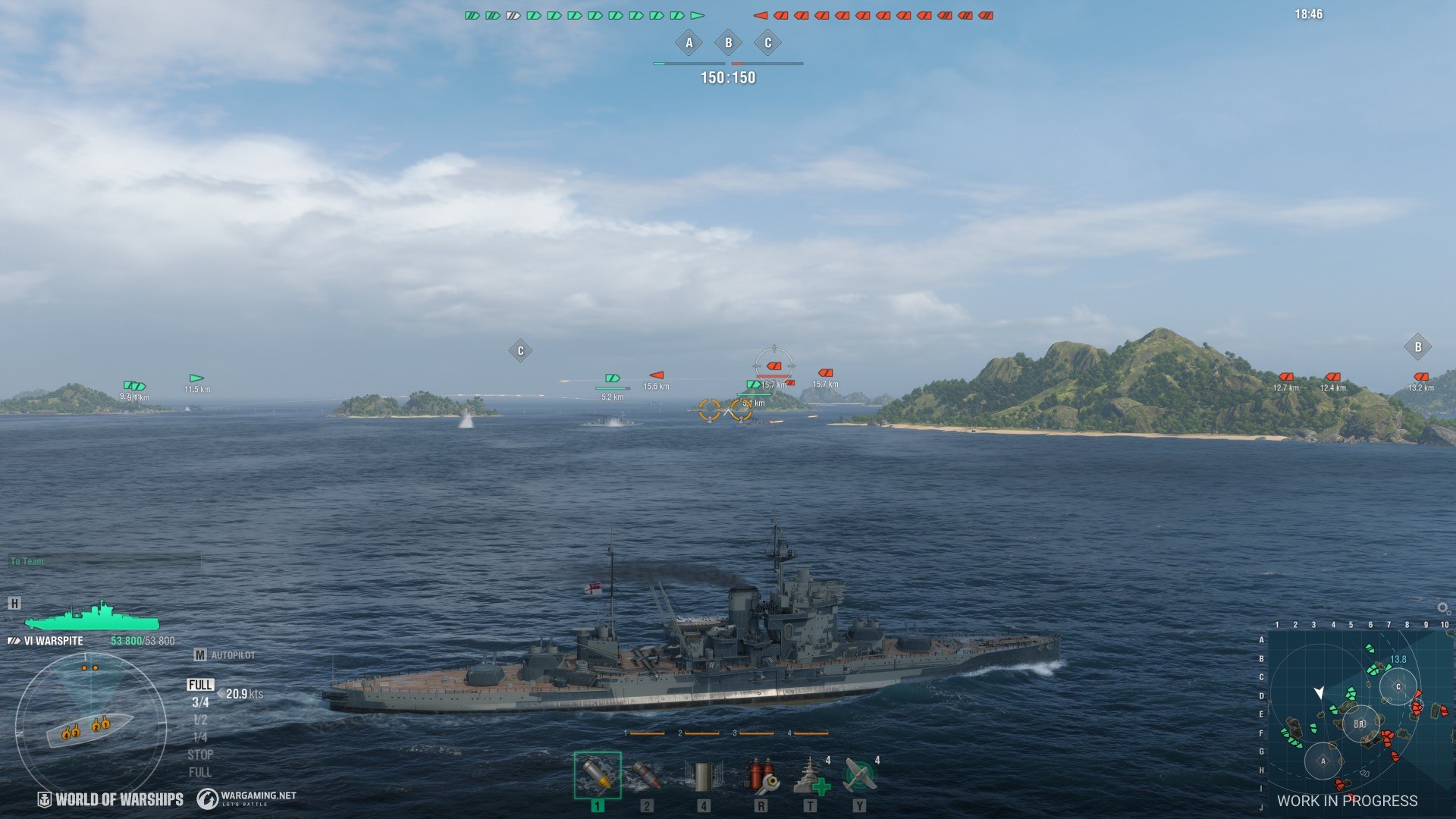The height and width of the screenshot is (819, 1456).
Task: Set engine telegraph to STOP
Action: 200,755
